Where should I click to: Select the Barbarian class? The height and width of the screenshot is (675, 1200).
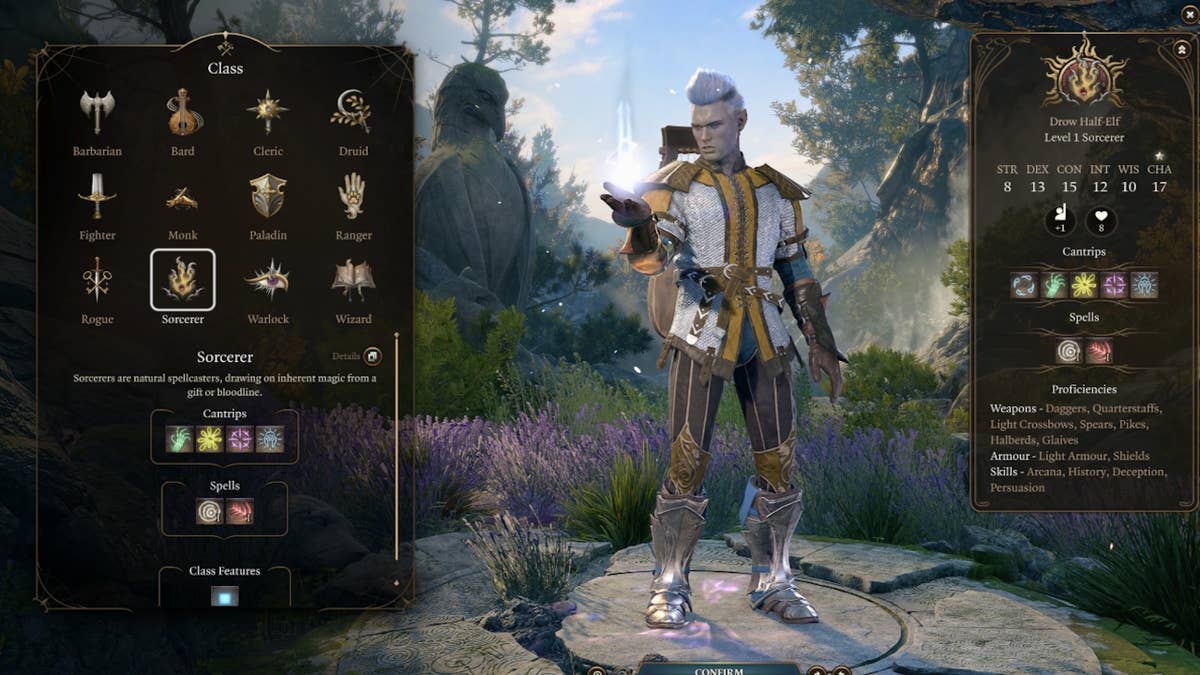[x=97, y=113]
